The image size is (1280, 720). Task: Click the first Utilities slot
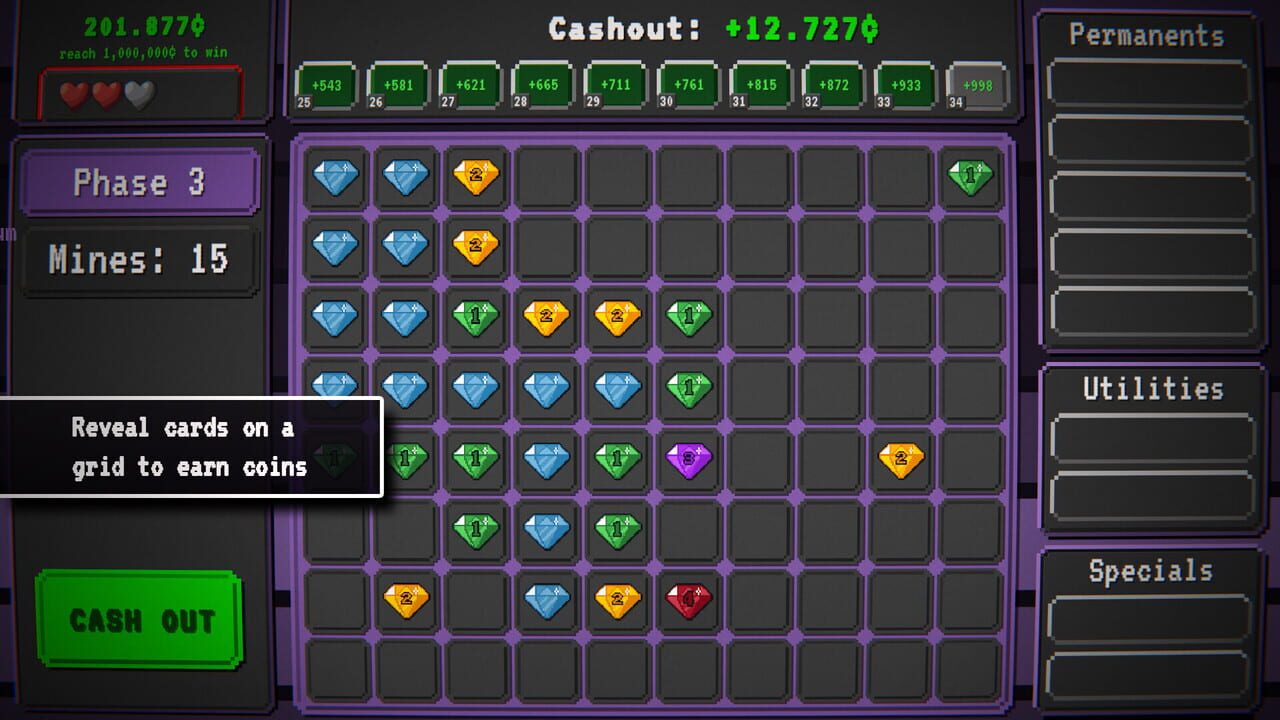tap(1153, 437)
